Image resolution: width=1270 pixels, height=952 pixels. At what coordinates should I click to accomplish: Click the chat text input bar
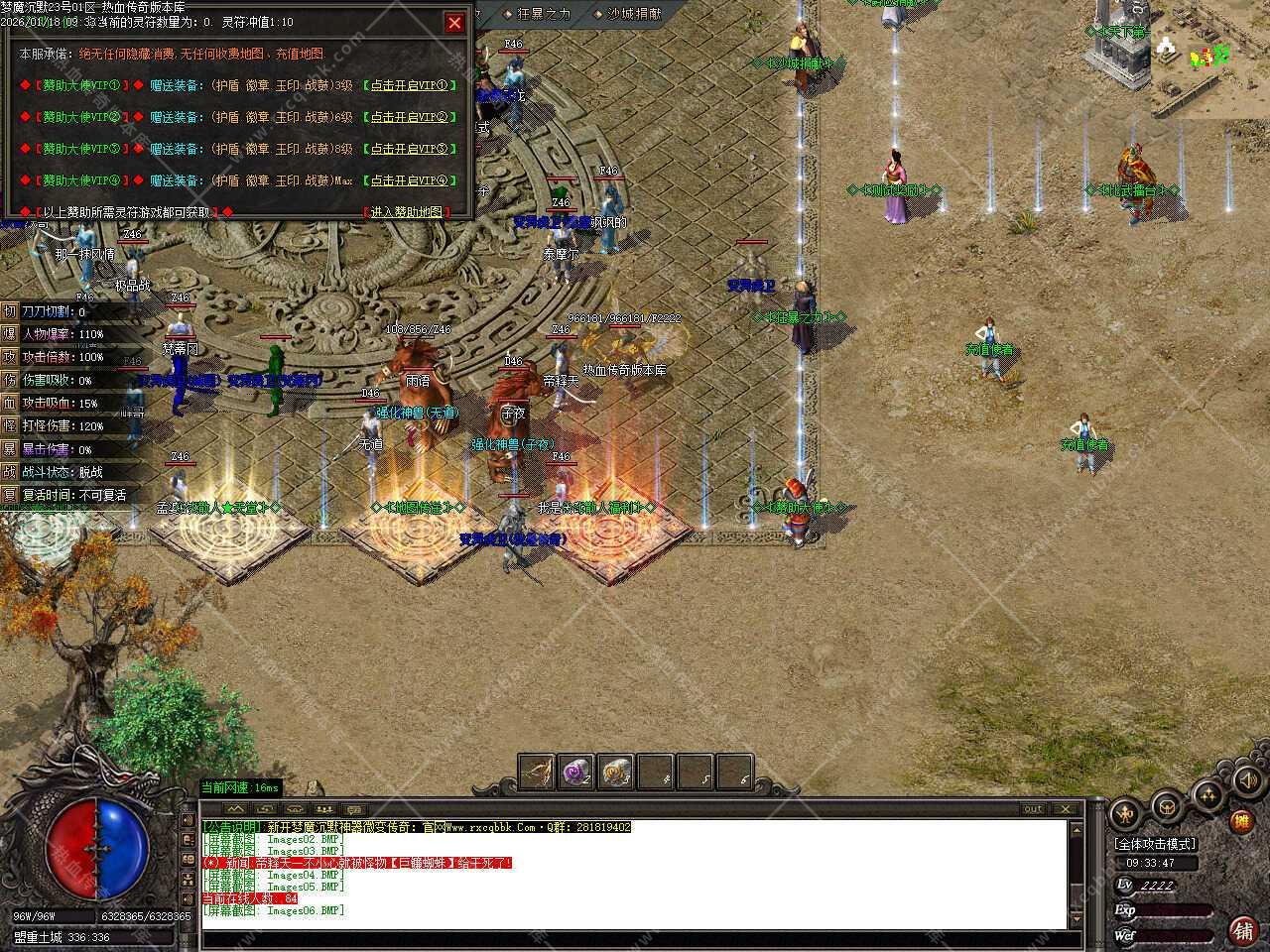click(635, 938)
